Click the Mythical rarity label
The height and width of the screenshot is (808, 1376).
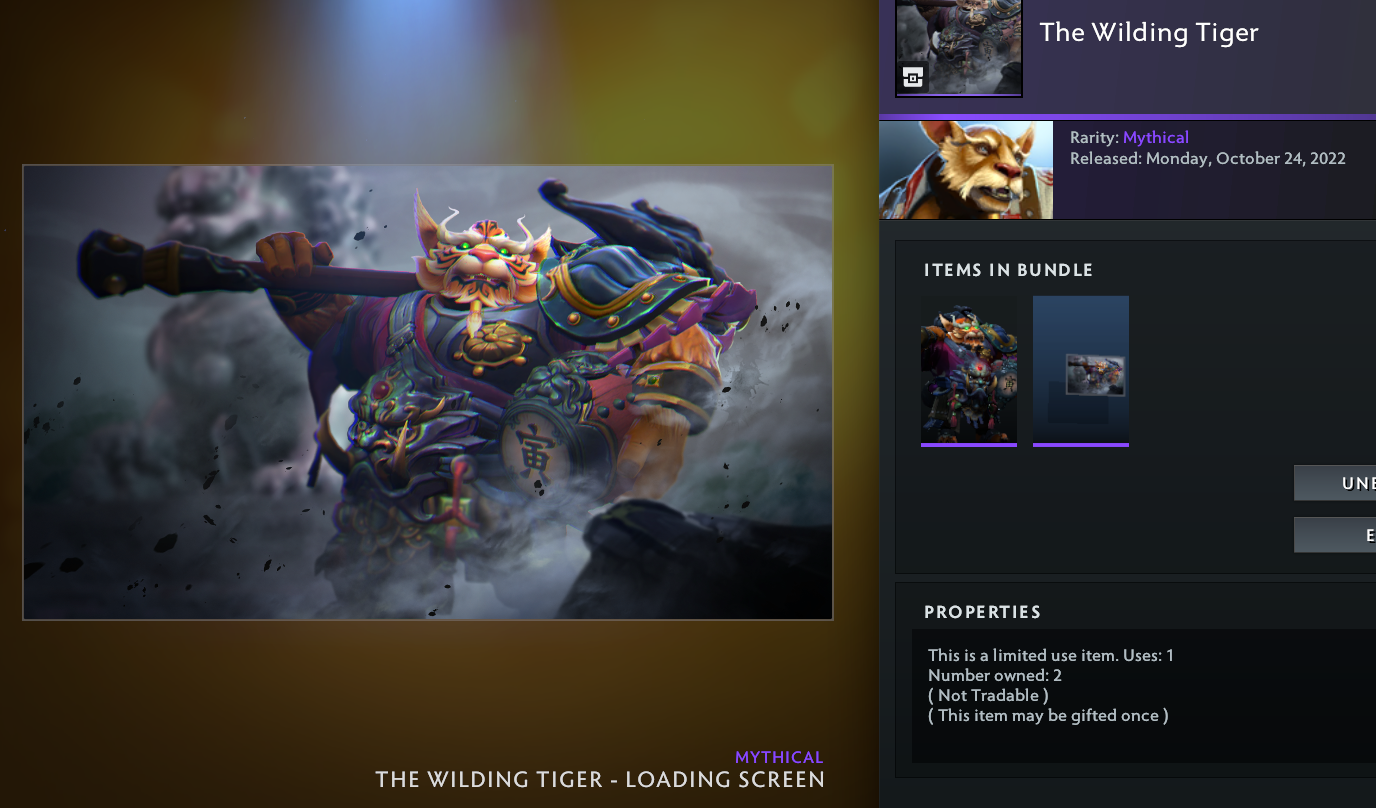(x=1155, y=138)
